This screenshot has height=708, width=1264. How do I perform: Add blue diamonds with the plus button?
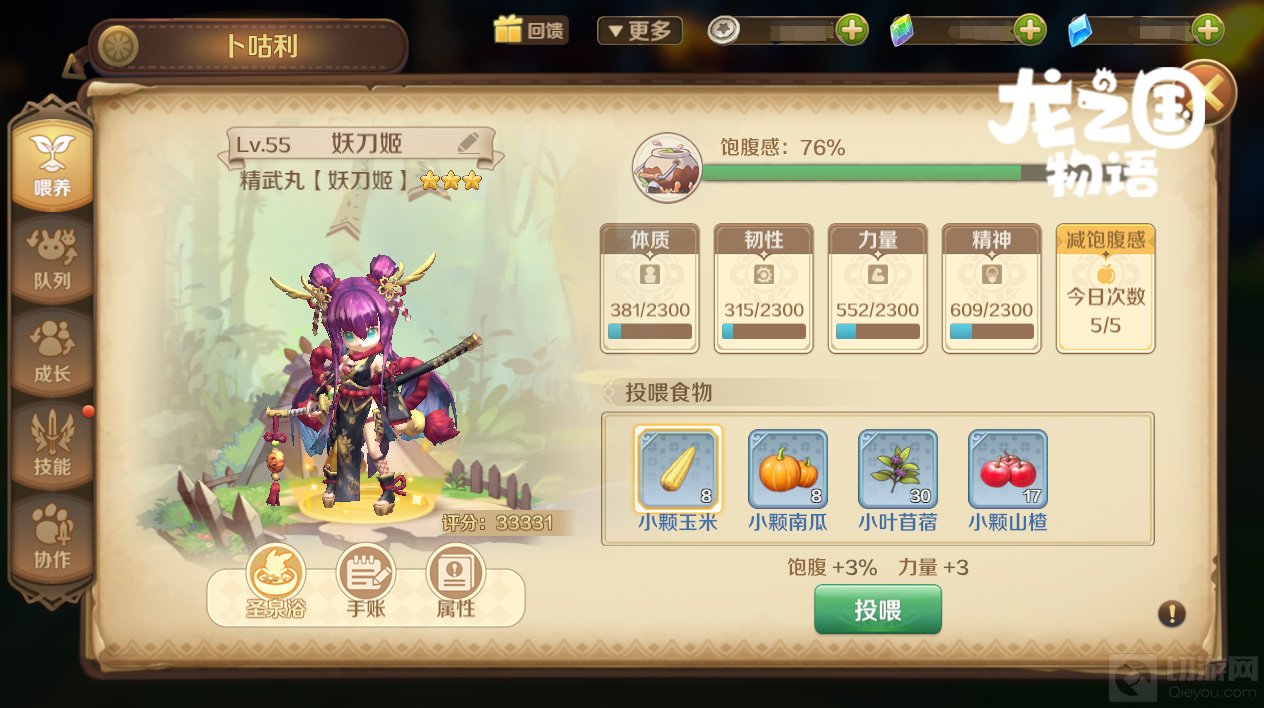coord(1208,30)
